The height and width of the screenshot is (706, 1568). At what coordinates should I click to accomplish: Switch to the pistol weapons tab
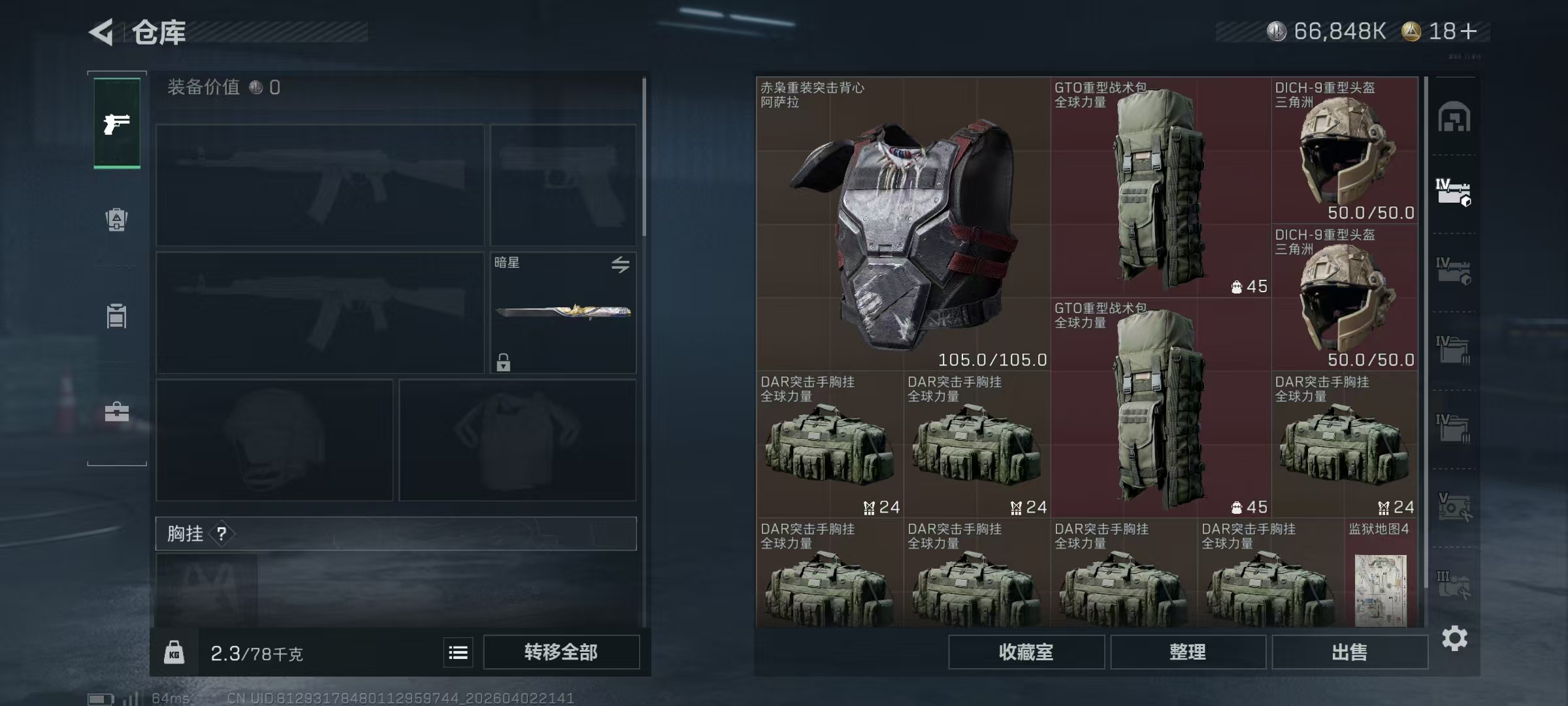coord(117,124)
